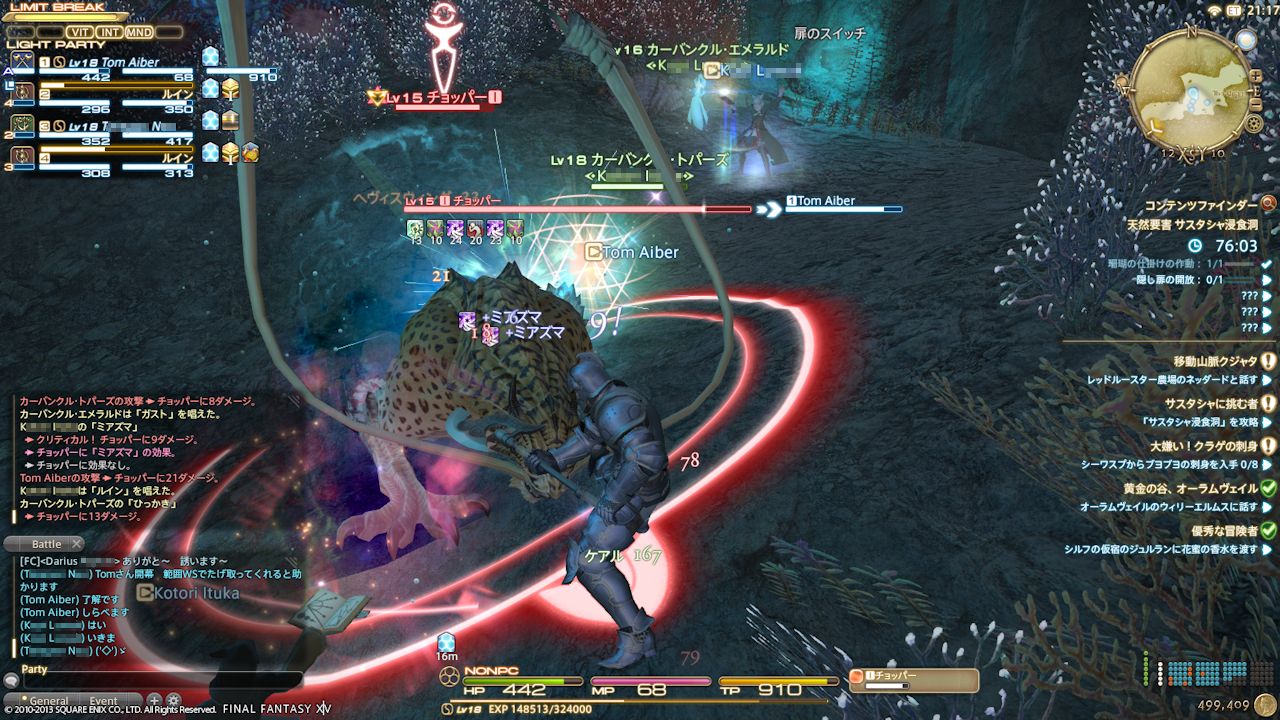
Task: Switch to the General chat tab
Action: (x=48, y=701)
